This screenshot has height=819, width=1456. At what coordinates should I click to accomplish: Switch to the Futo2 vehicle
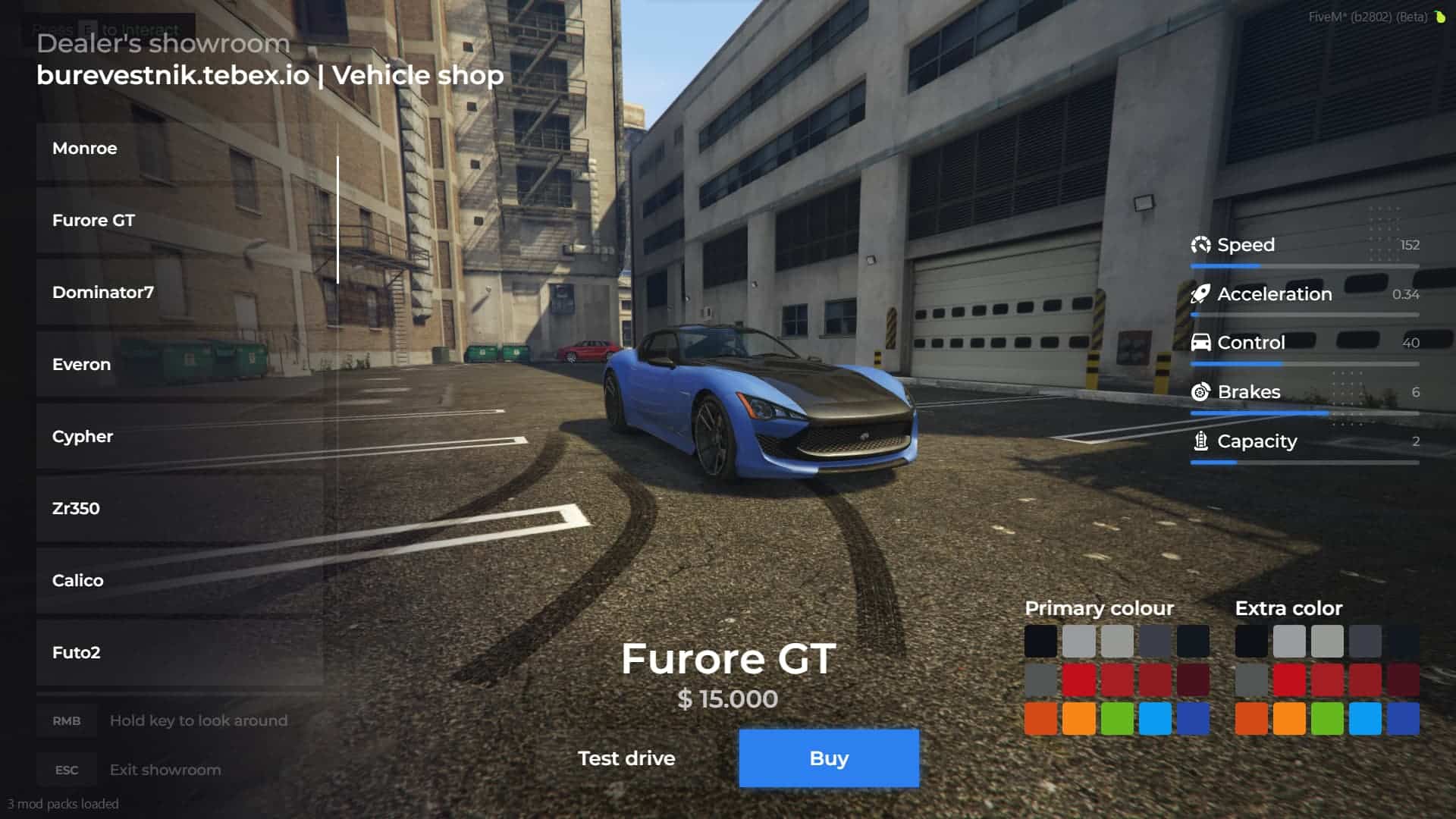[77, 652]
